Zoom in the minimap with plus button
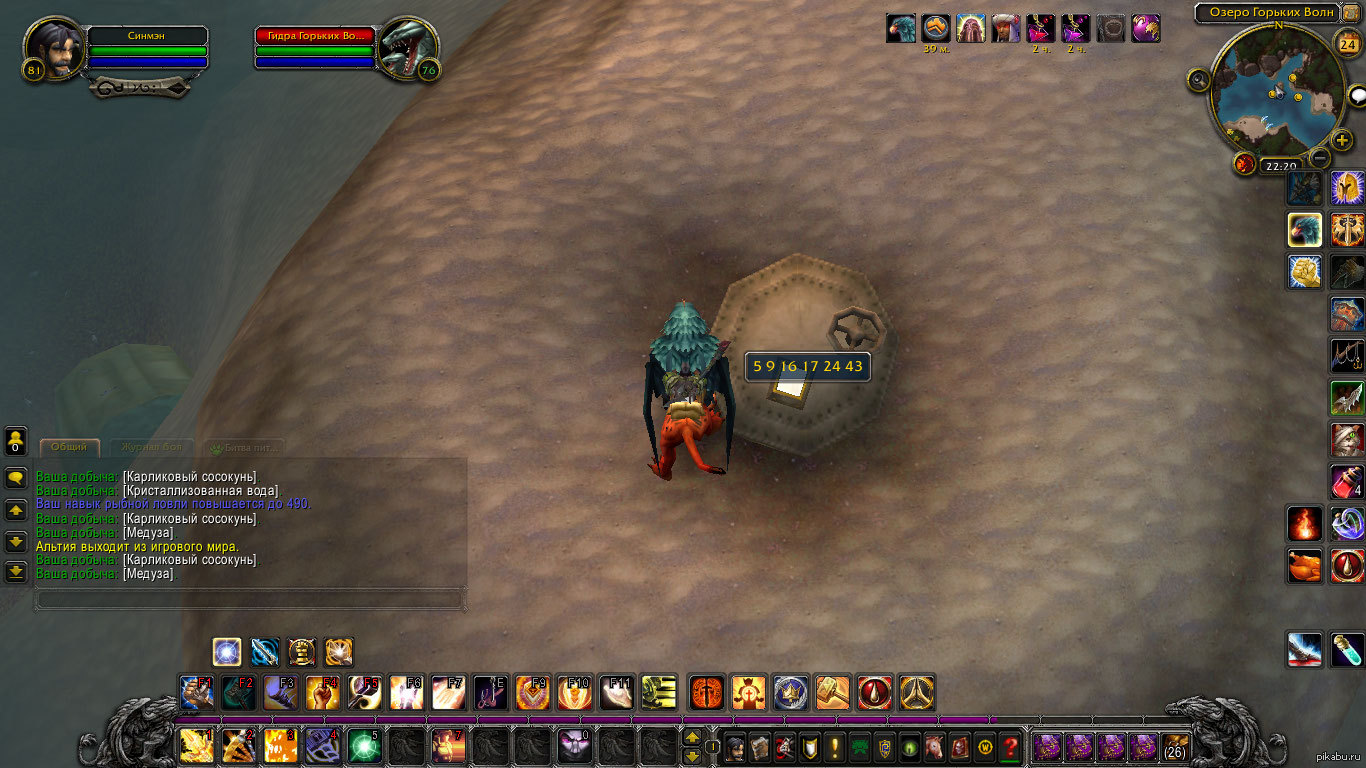The width and height of the screenshot is (1366, 768). 1342,141
